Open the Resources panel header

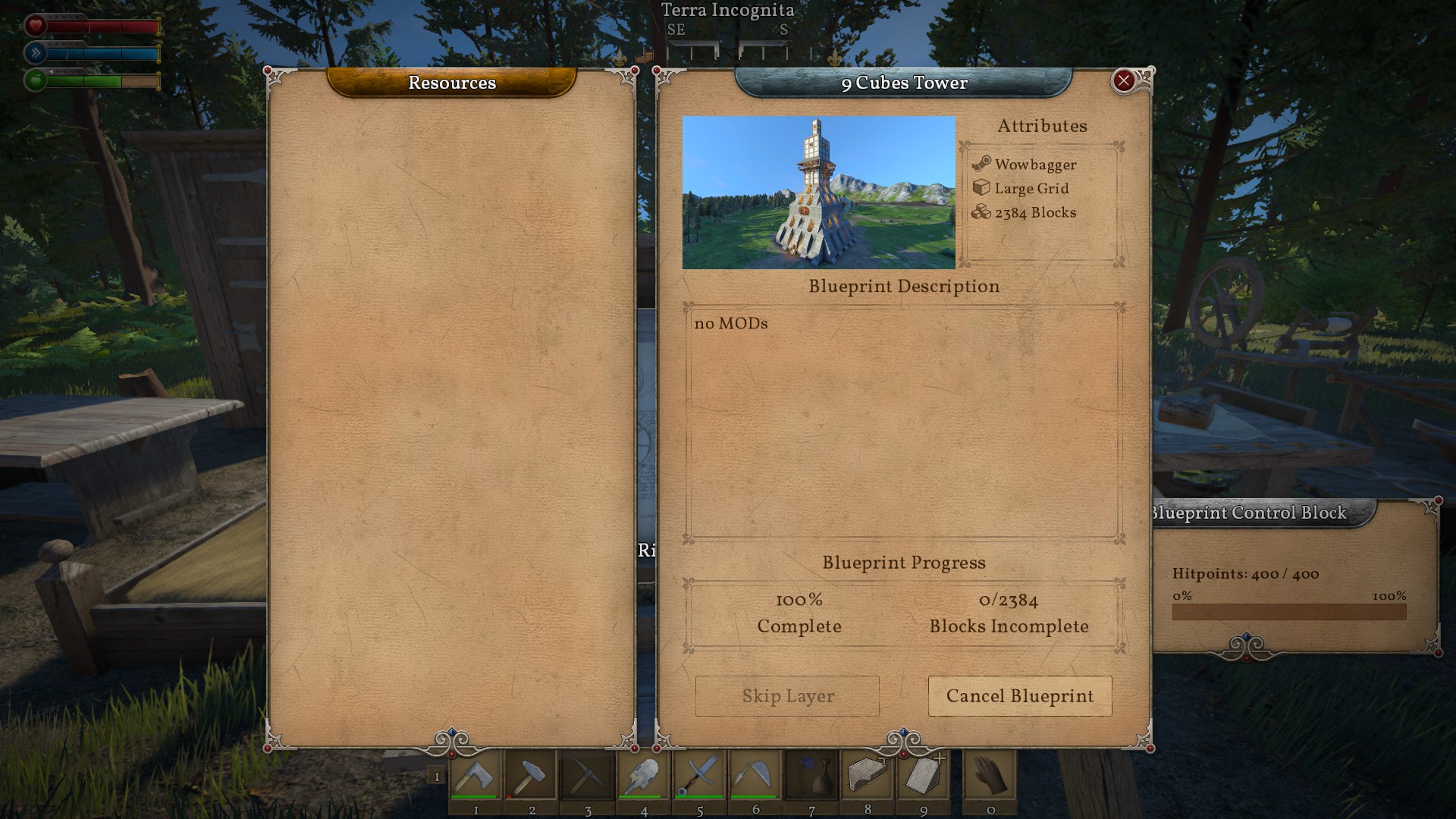(452, 83)
